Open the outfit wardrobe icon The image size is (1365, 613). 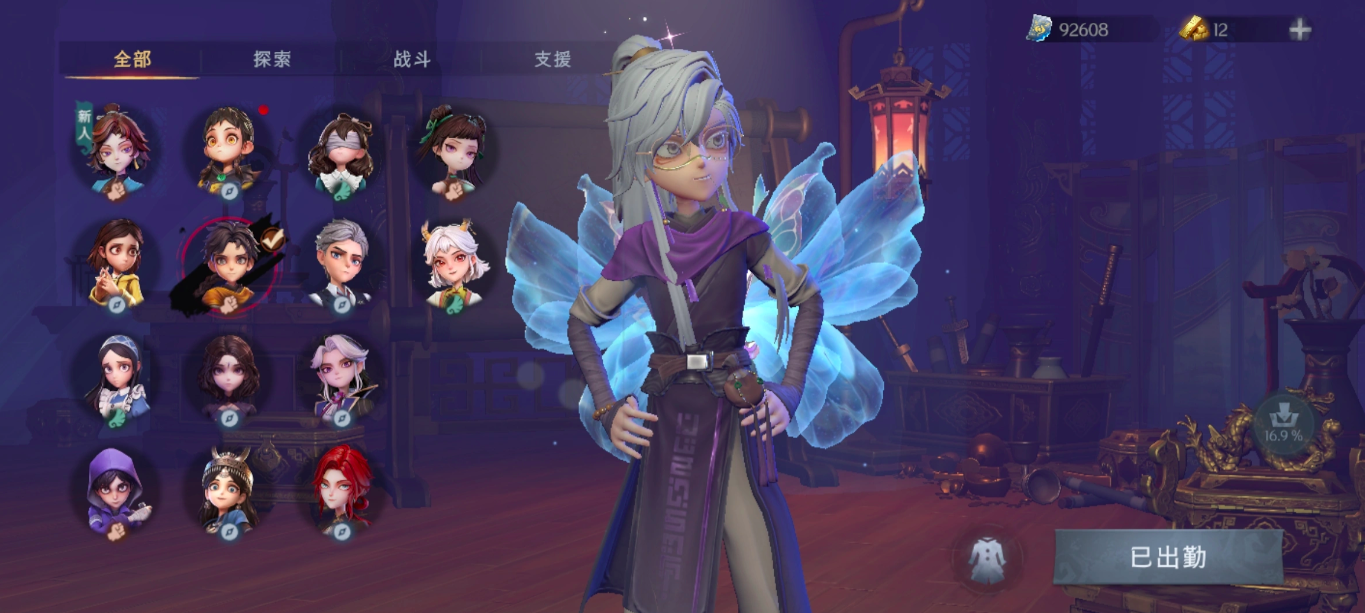[986, 559]
